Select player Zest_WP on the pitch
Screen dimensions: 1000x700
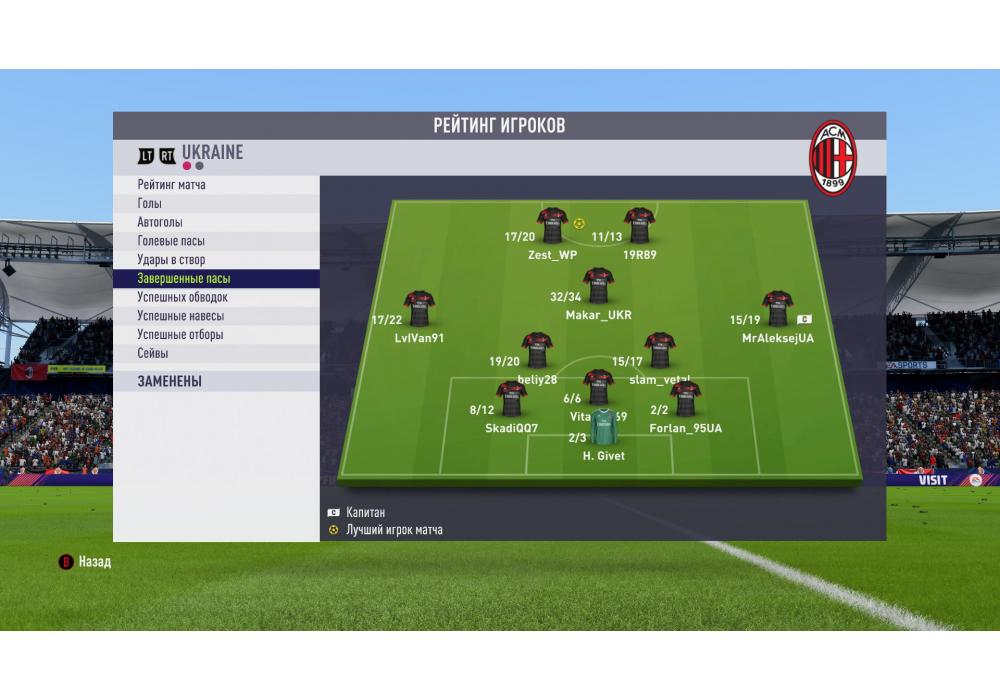(552, 226)
